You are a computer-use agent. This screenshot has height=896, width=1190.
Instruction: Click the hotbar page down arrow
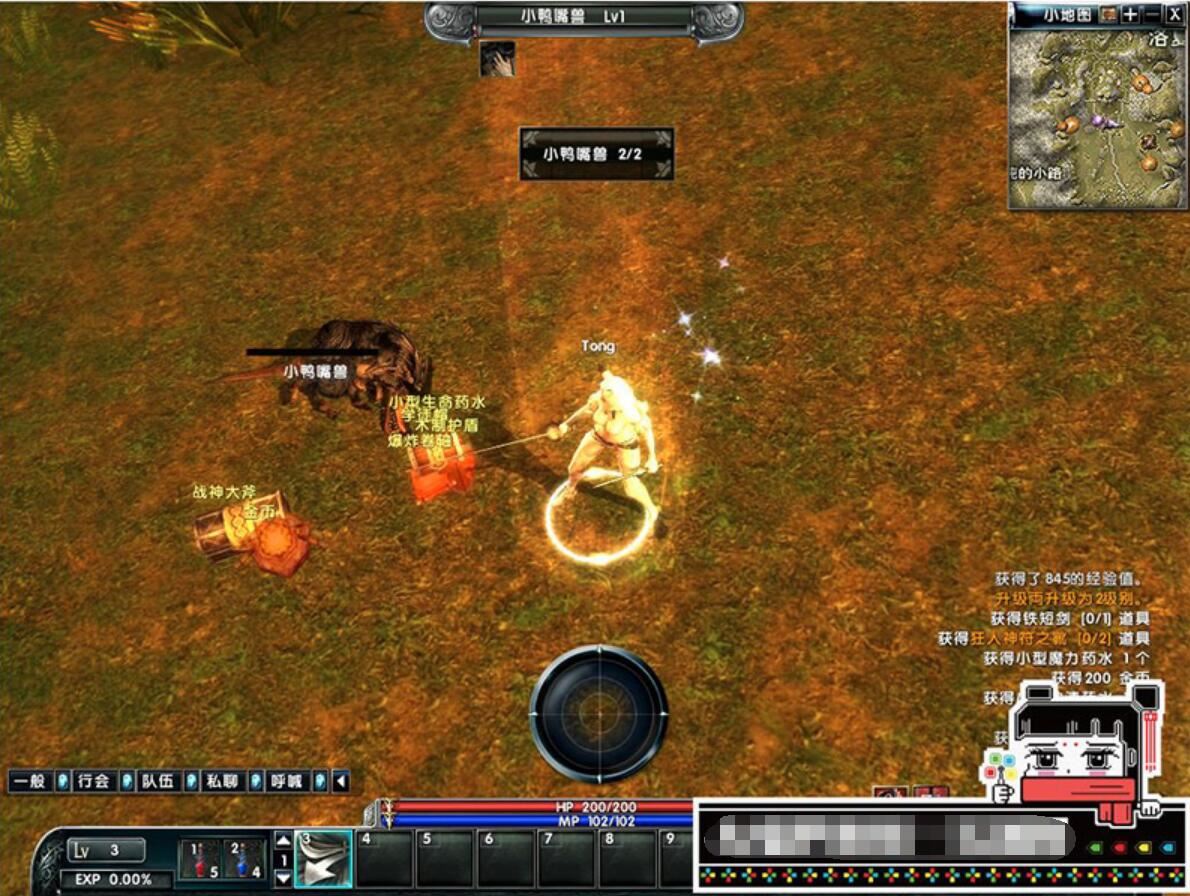tap(283, 877)
